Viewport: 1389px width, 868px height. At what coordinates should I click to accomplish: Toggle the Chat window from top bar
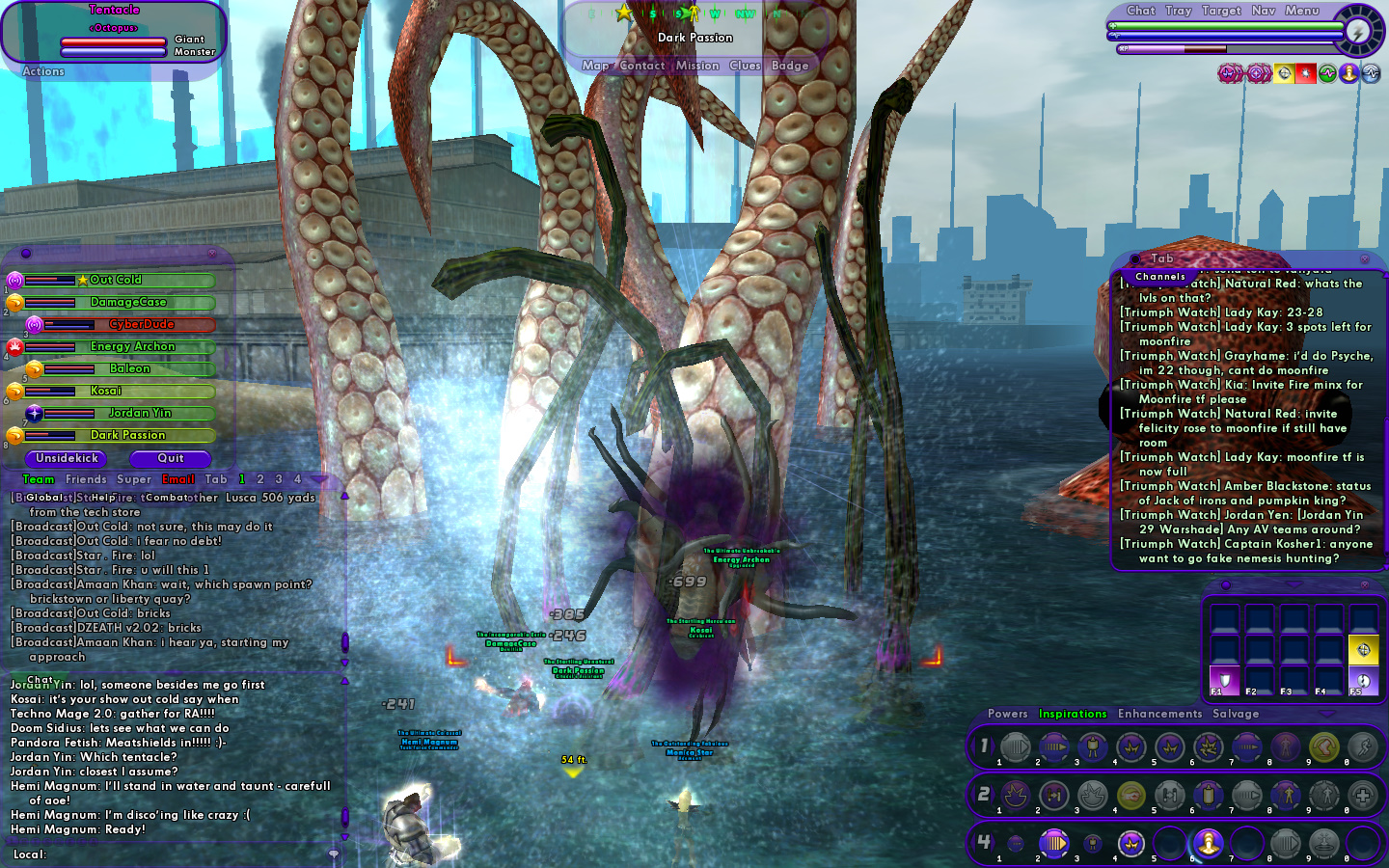tap(1140, 11)
